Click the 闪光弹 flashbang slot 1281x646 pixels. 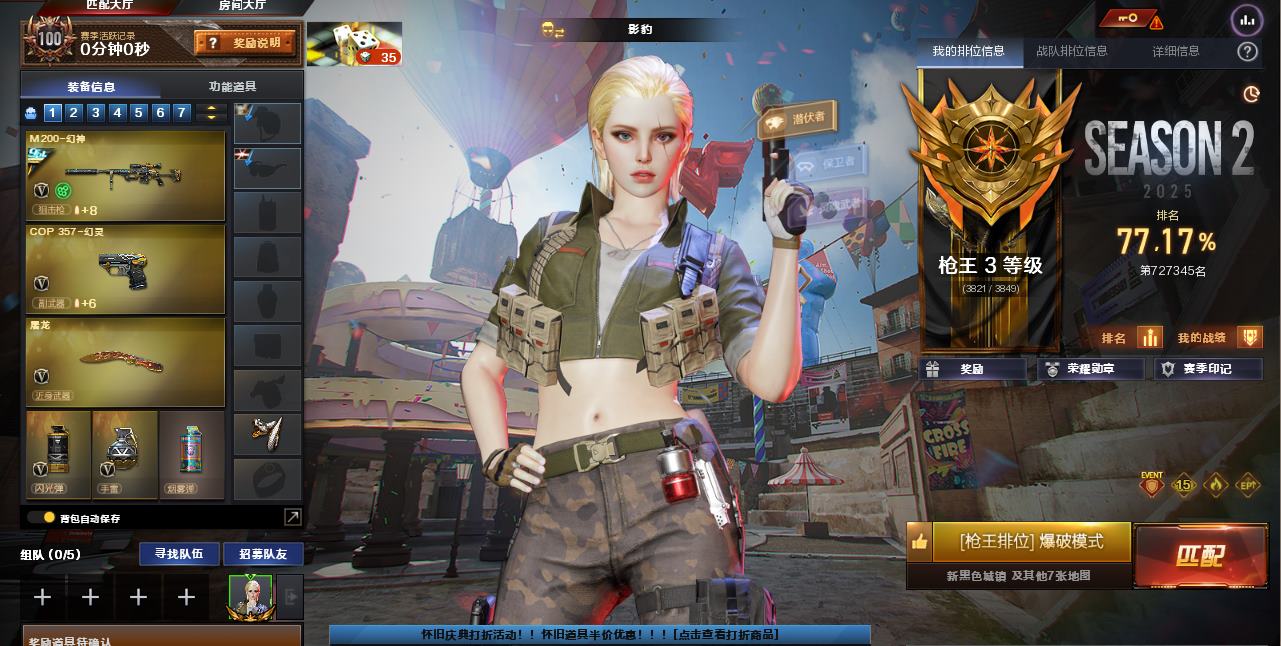(58, 454)
